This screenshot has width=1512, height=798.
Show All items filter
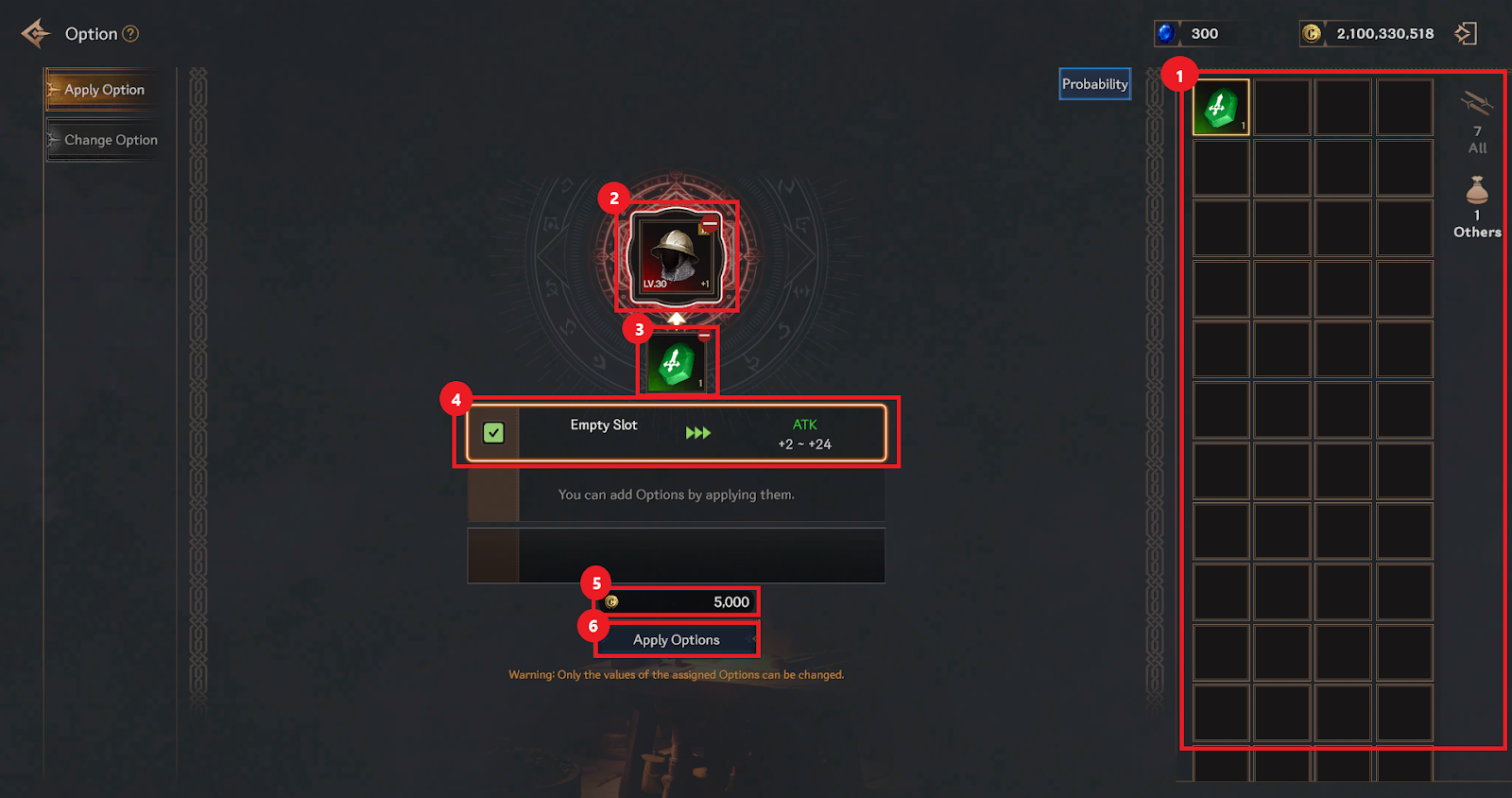pyautogui.click(x=1477, y=121)
